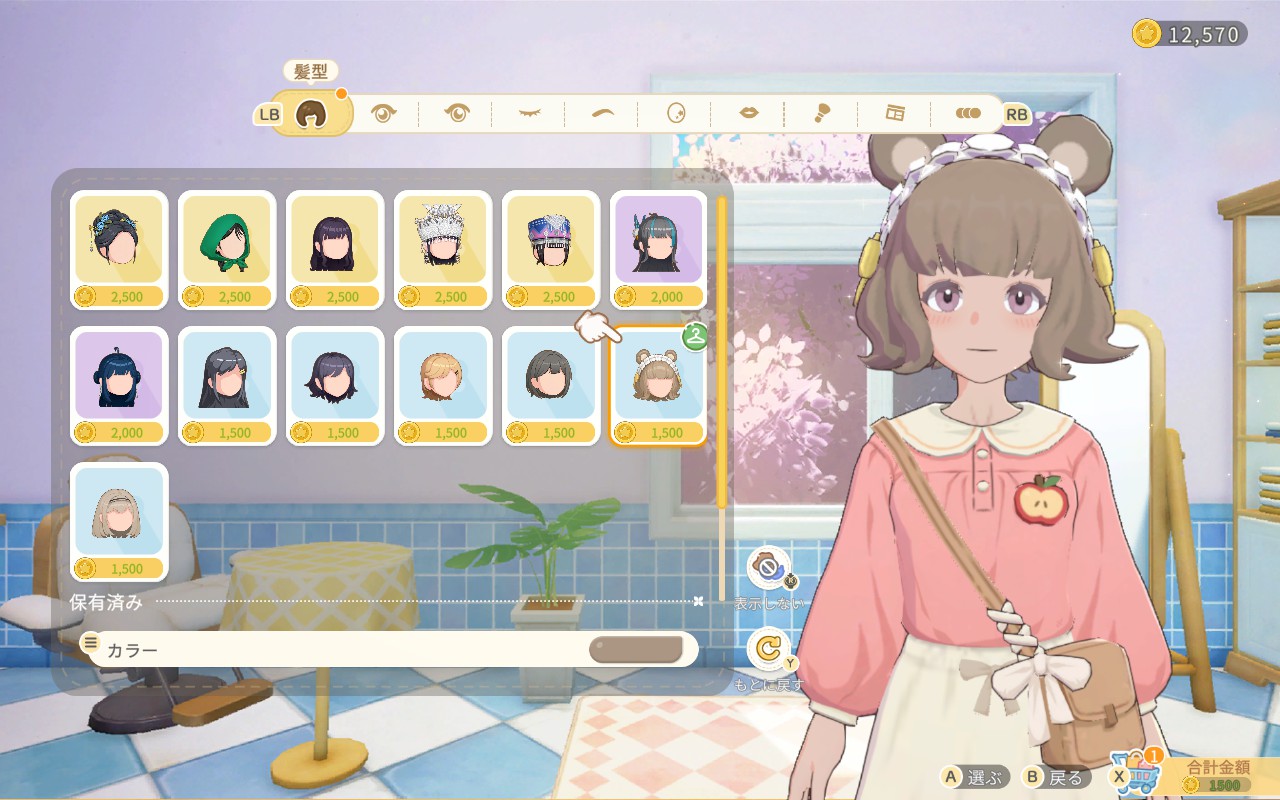Open the eyebrow tab
Image resolution: width=1280 pixels, height=800 pixels.
pos(602,113)
